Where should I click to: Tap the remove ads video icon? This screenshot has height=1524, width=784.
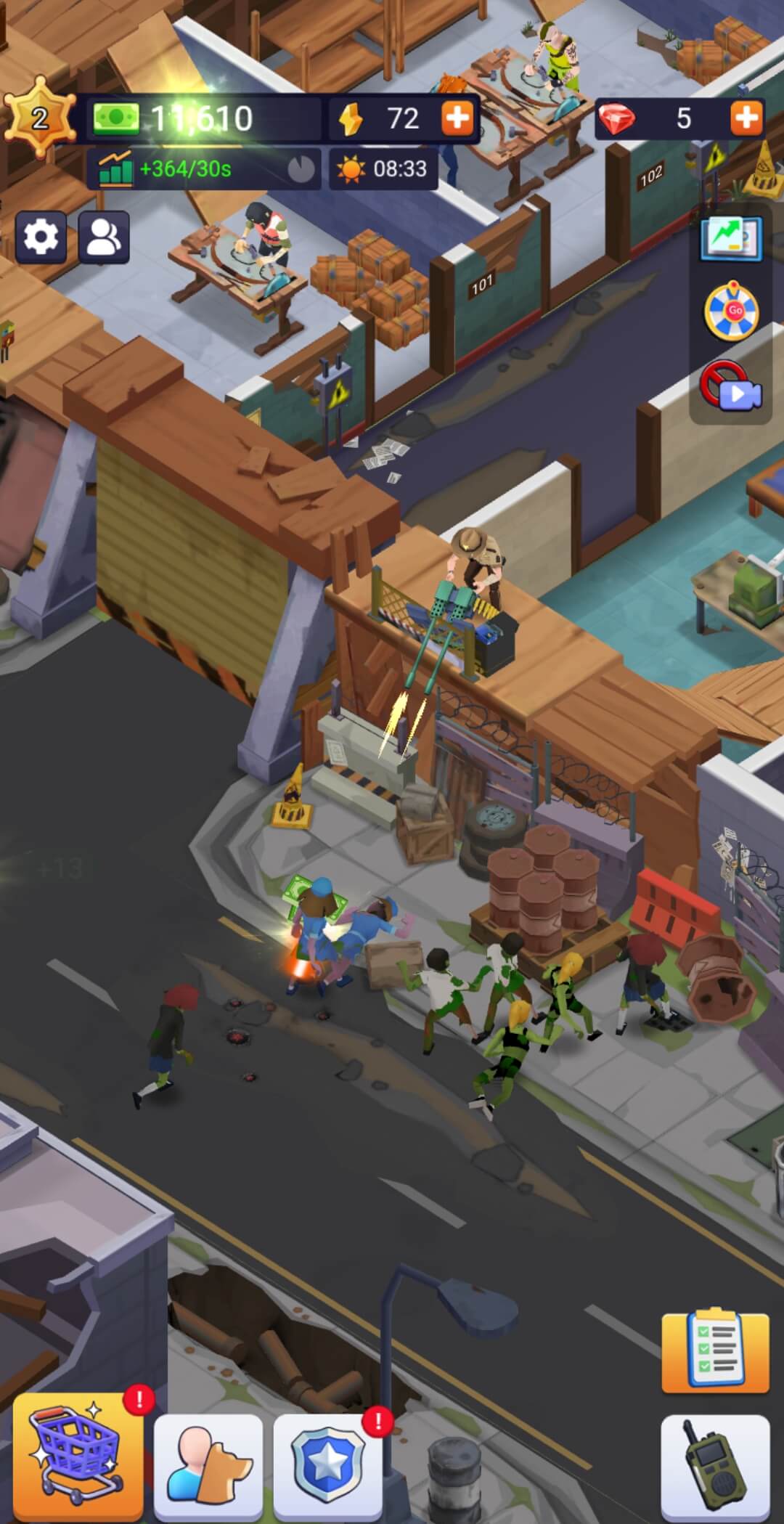730,387
